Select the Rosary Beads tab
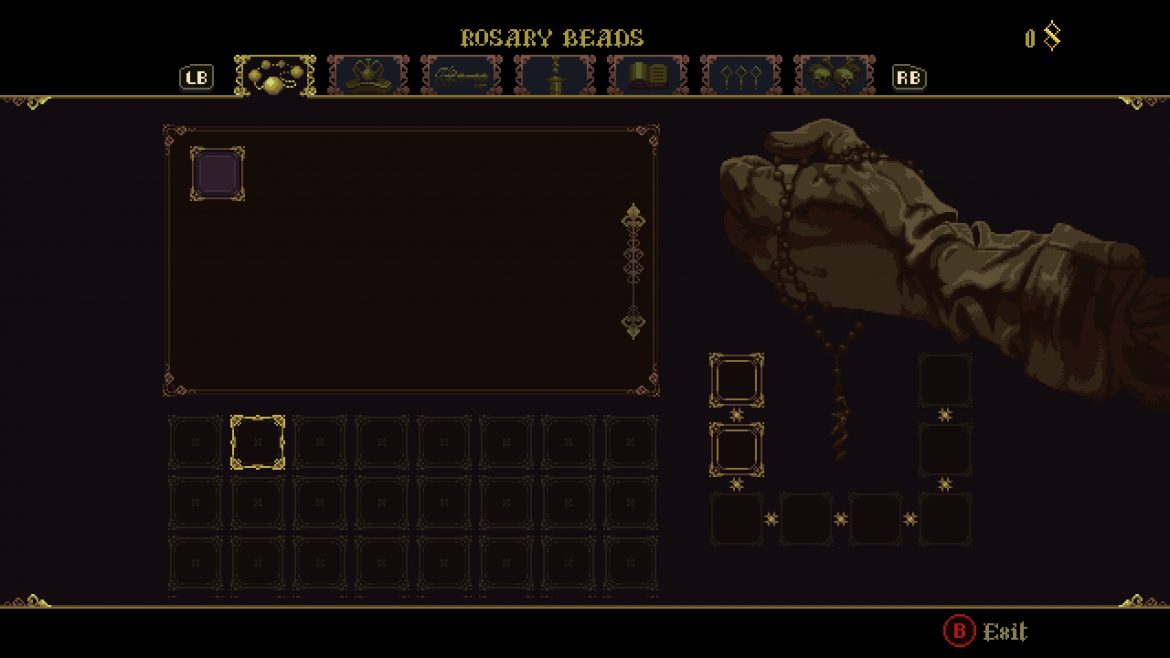Viewport: 1170px width, 658px height. (x=275, y=76)
